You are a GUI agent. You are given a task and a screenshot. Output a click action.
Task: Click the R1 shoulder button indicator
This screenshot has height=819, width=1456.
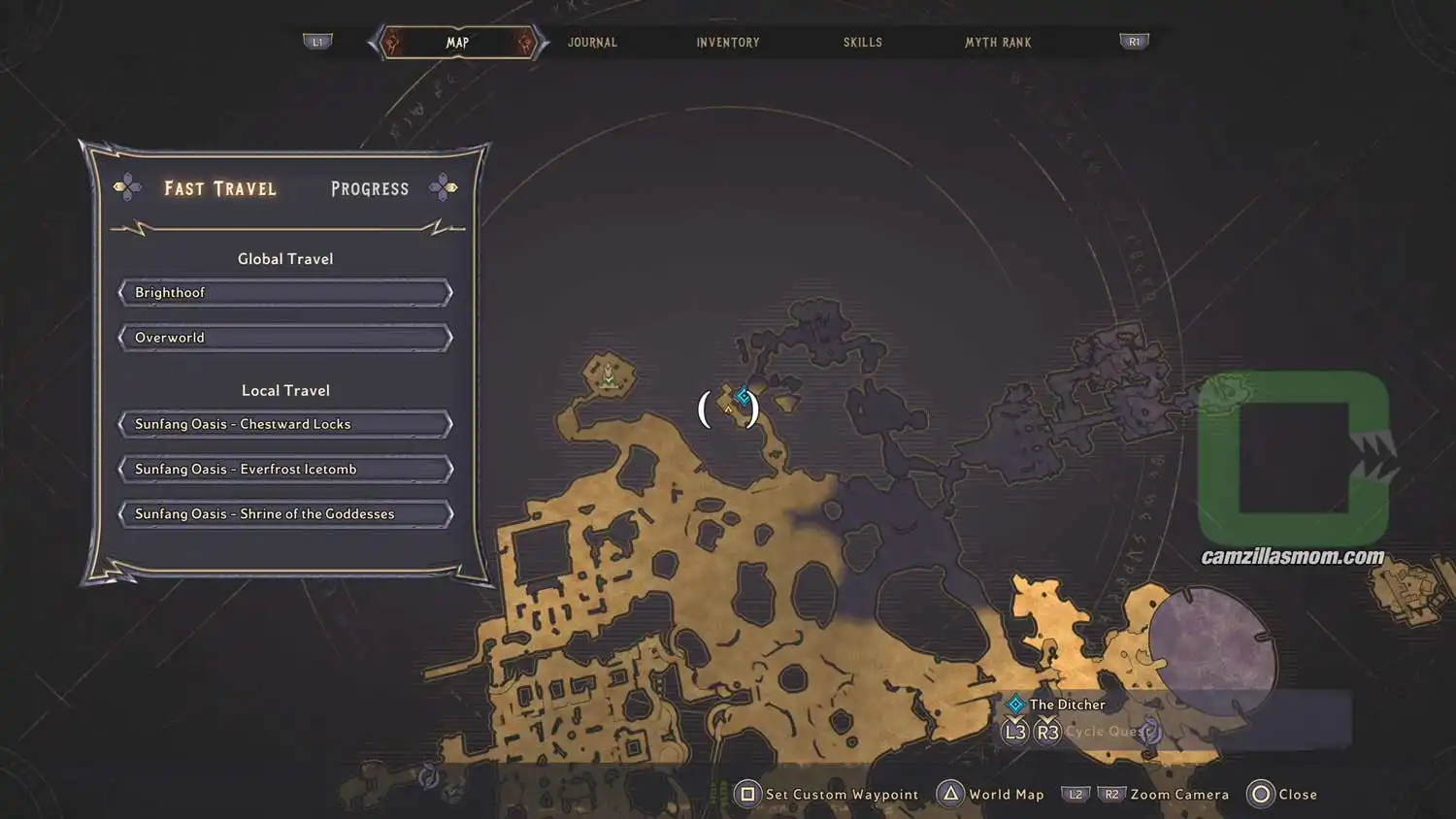tap(1133, 41)
